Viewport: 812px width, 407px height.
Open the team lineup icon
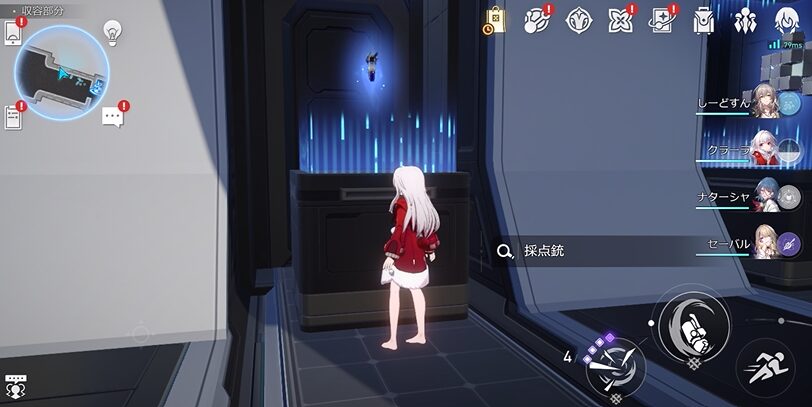click(745, 20)
